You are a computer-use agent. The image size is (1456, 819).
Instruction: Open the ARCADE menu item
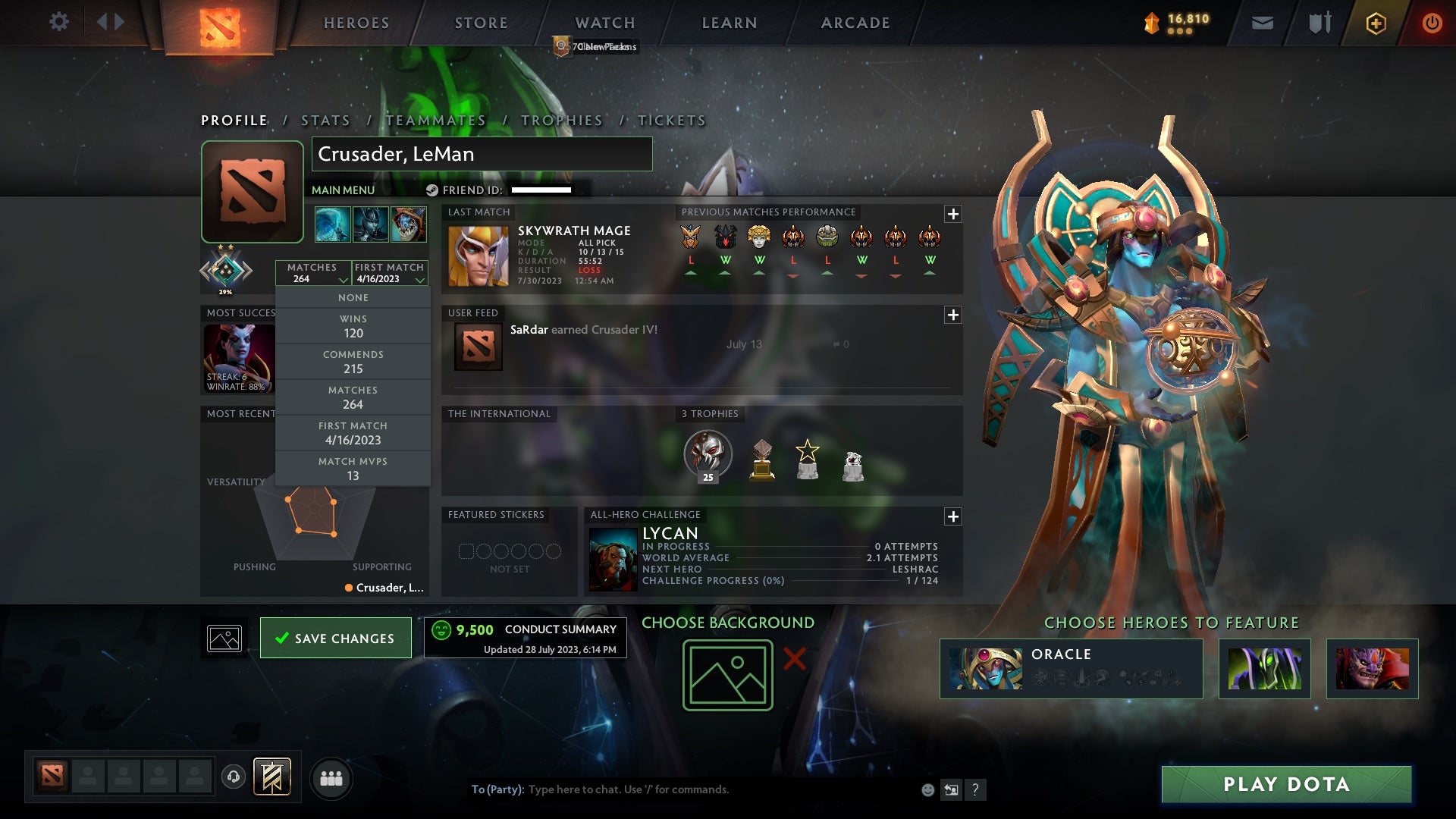coord(855,23)
